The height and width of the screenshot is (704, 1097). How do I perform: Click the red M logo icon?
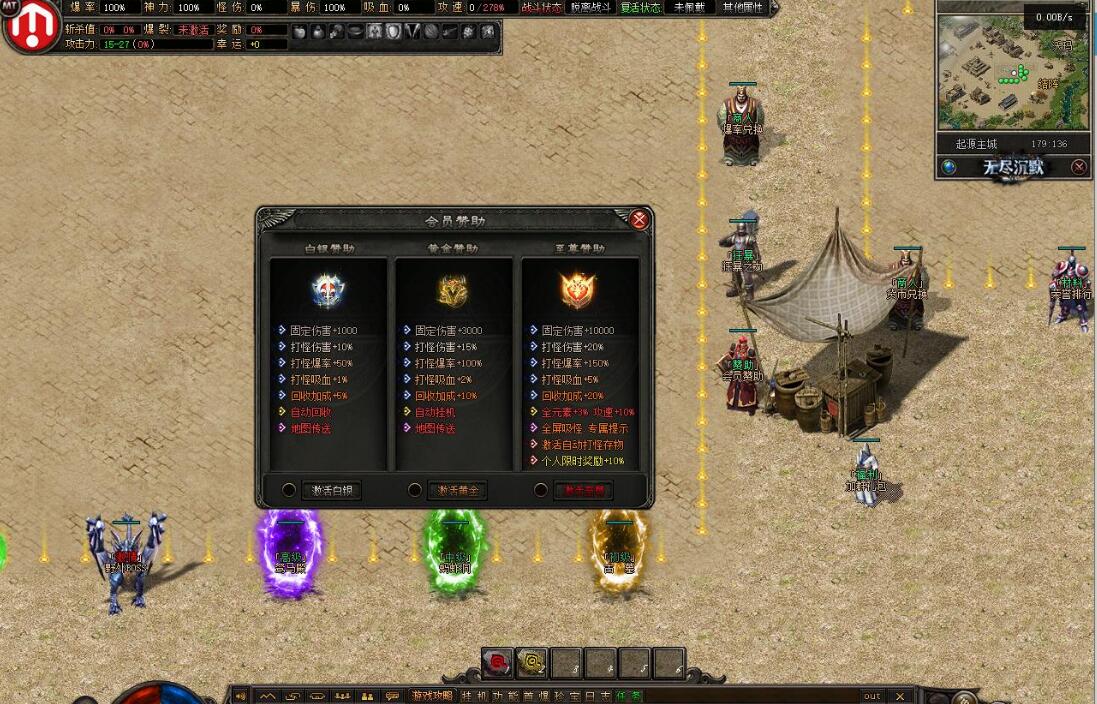click(x=31, y=27)
